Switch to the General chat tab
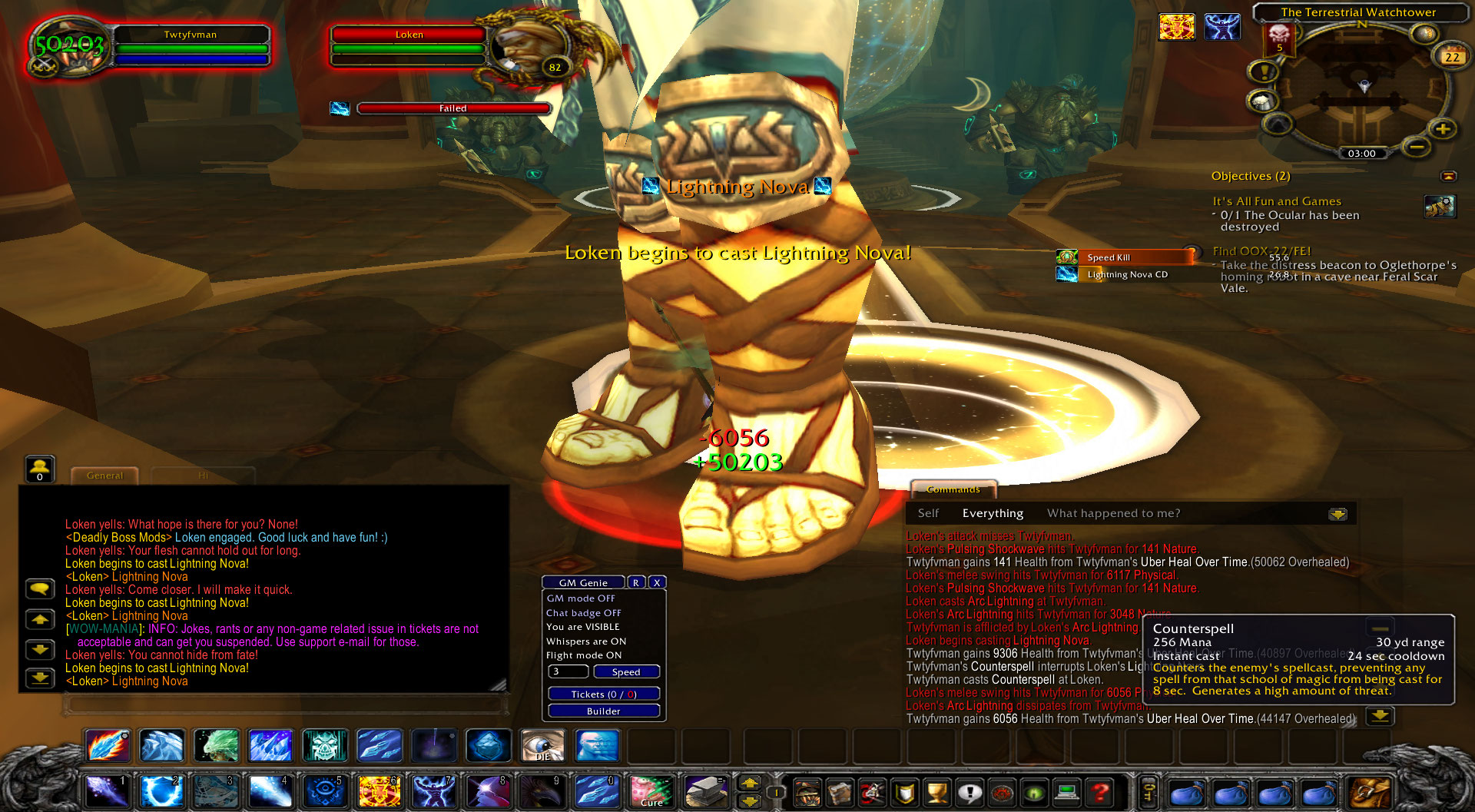 point(105,475)
